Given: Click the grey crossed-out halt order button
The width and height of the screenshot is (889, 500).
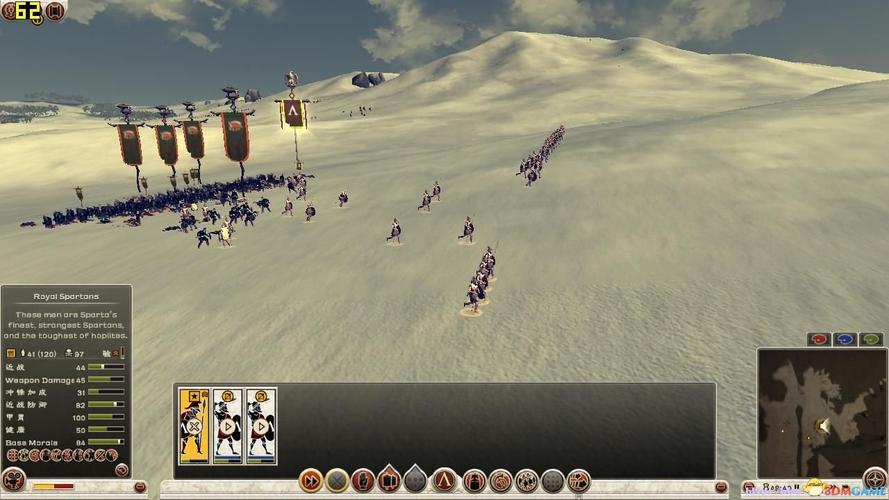Looking at the screenshot, I should (x=337, y=481).
